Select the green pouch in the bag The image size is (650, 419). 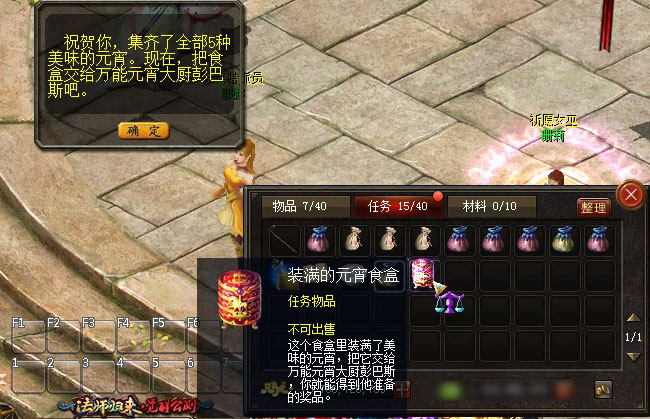coord(565,239)
